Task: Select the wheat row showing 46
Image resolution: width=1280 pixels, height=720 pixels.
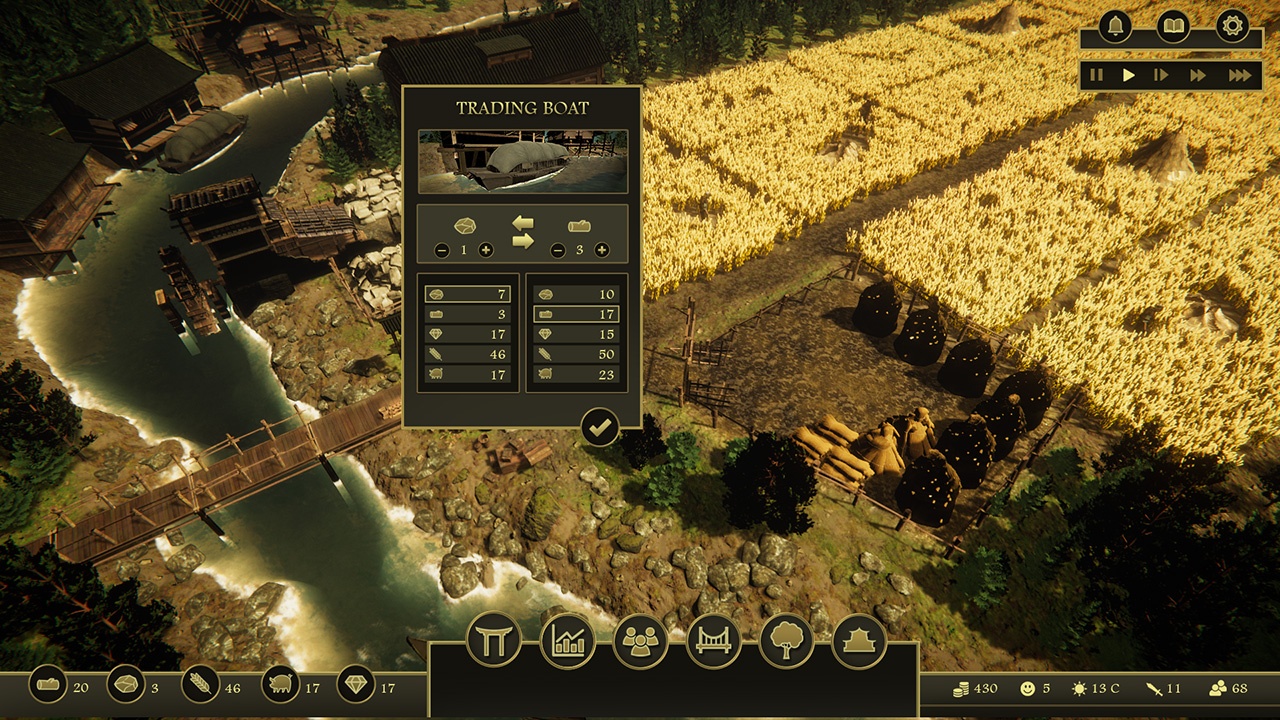Action: click(468, 354)
